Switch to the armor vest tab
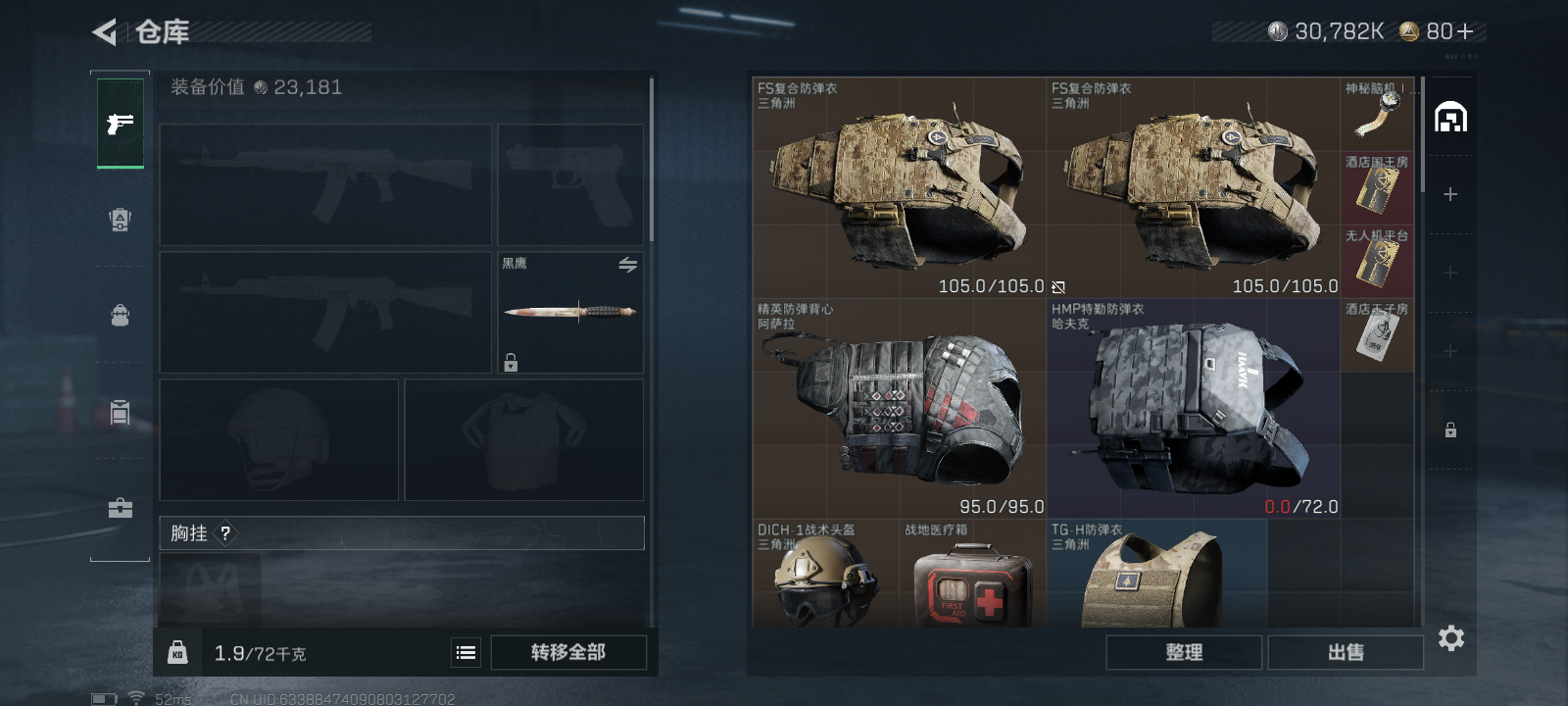 (x=120, y=220)
